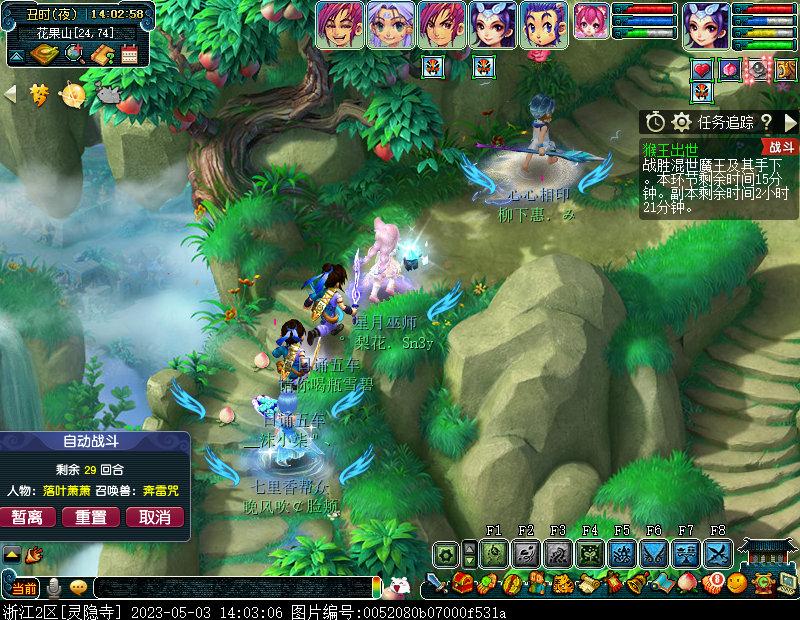
Task: Click the red heart buff icon
Action: 701,69
